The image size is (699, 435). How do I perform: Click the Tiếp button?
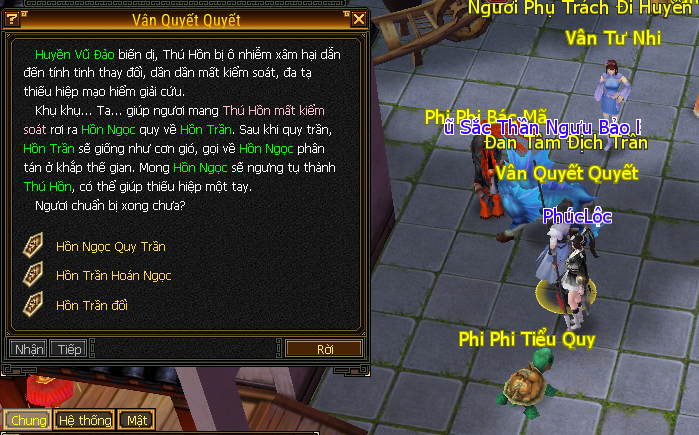(x=69, y=349)
